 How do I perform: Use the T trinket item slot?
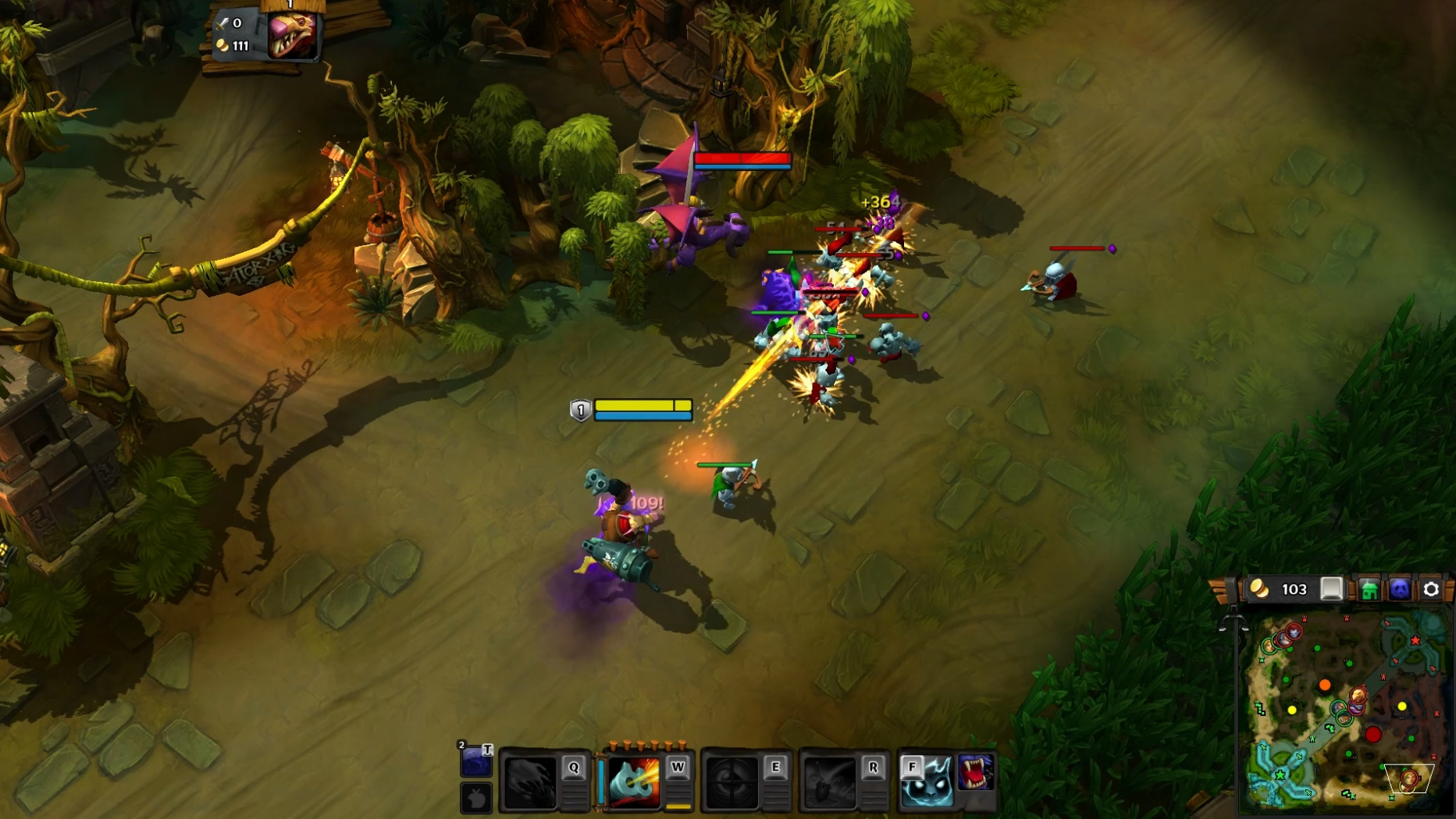click(x=475, y=760)
